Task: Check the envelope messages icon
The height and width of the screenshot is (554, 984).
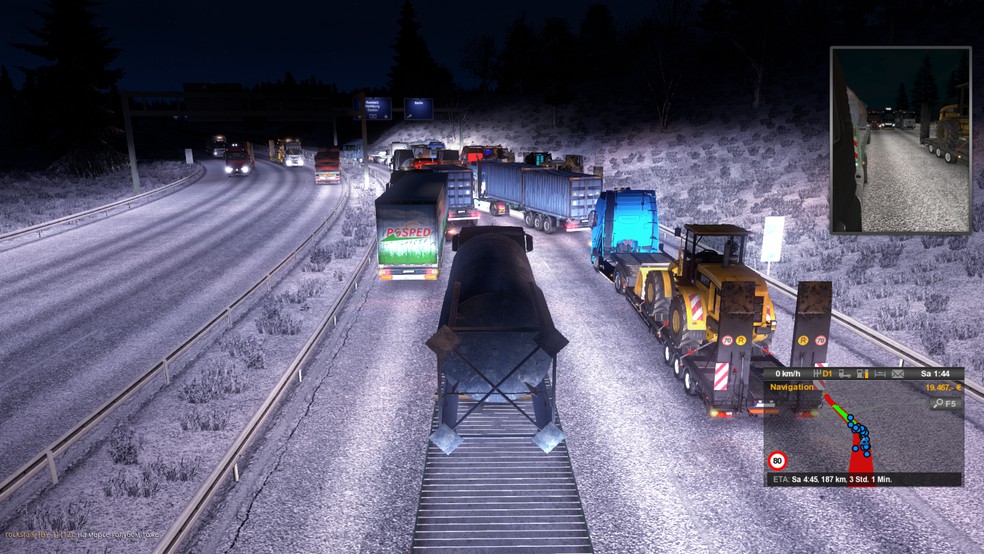Action: tap(898, 374)
